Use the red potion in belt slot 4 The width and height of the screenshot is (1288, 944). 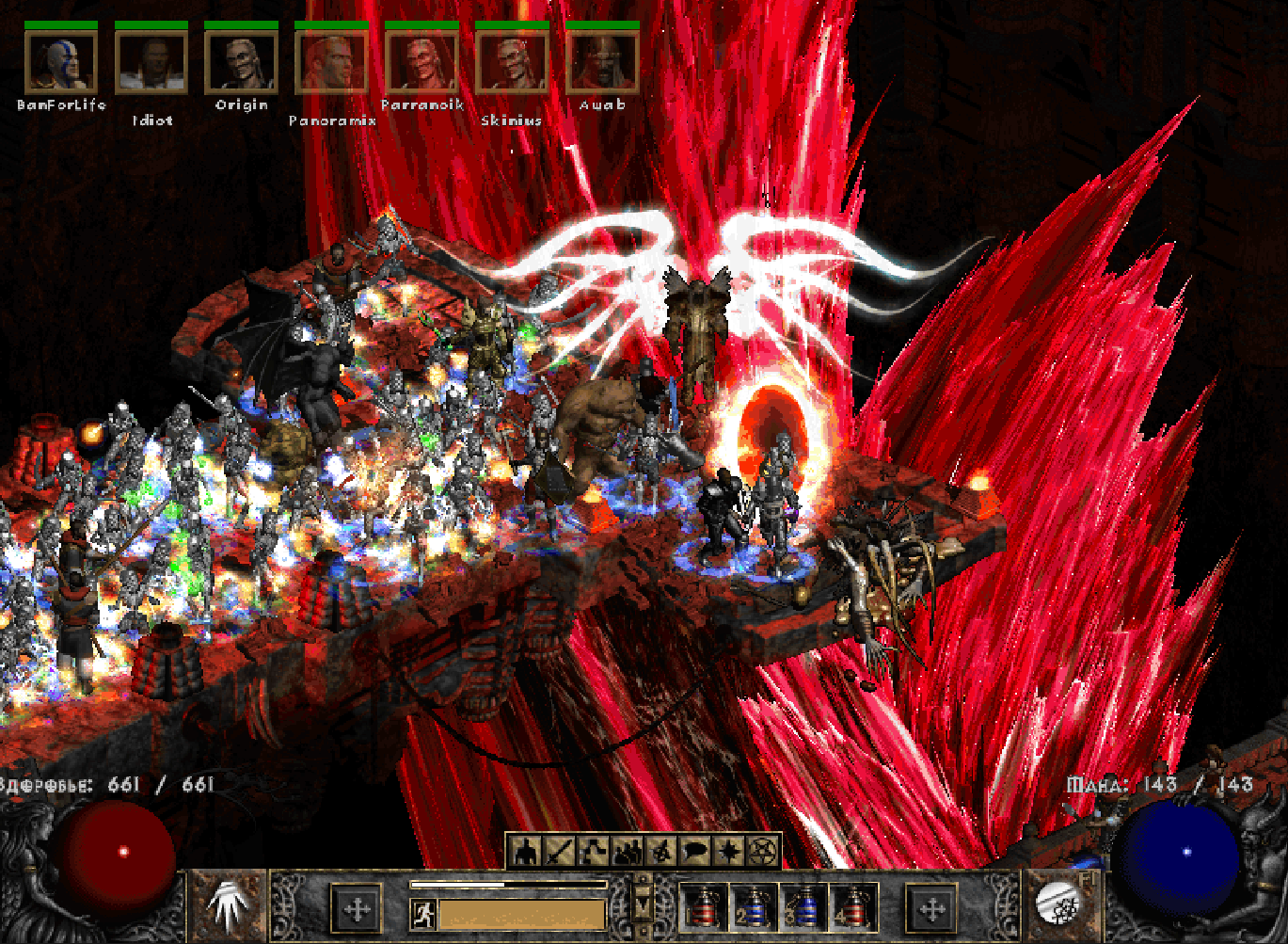853,908
